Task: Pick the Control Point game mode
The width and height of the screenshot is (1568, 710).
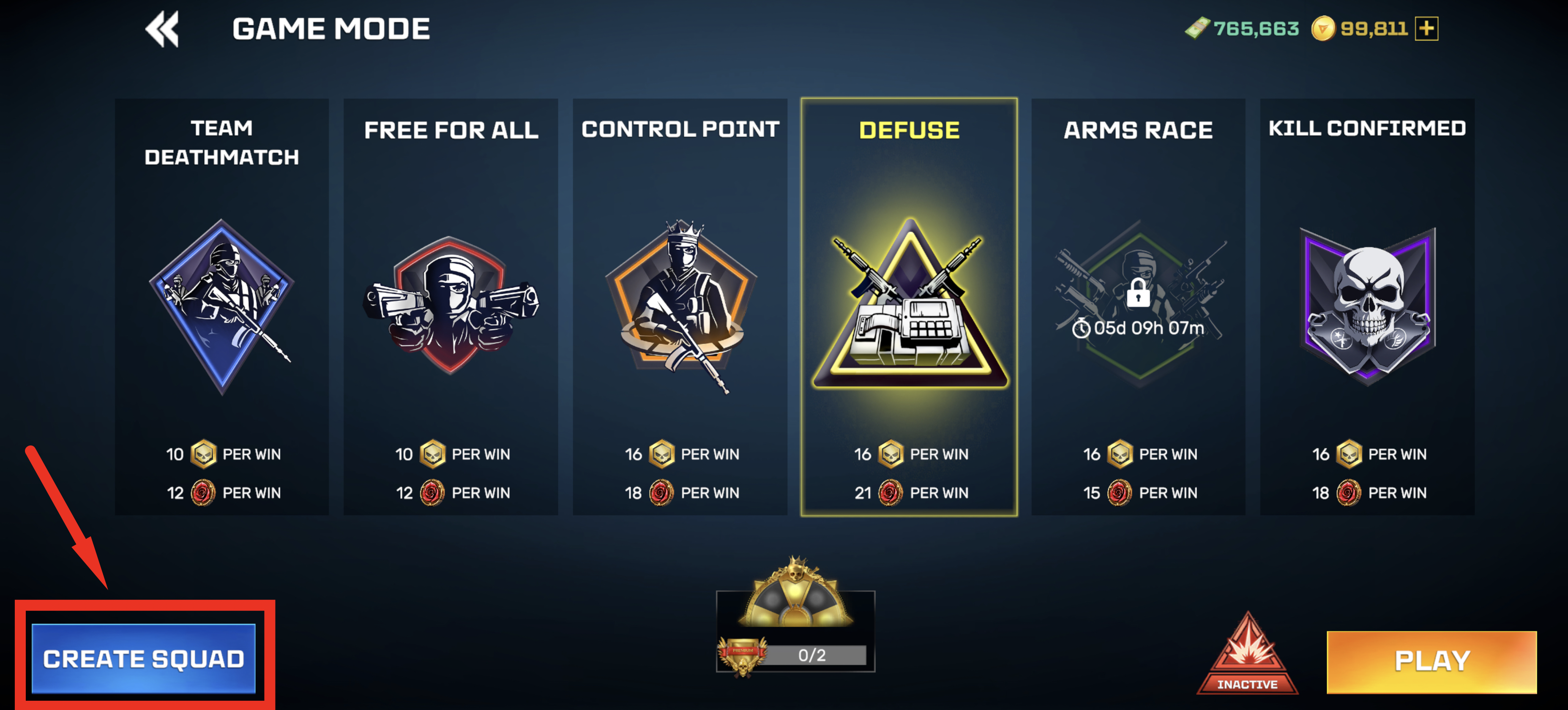Action: click(x=679, y=306)
